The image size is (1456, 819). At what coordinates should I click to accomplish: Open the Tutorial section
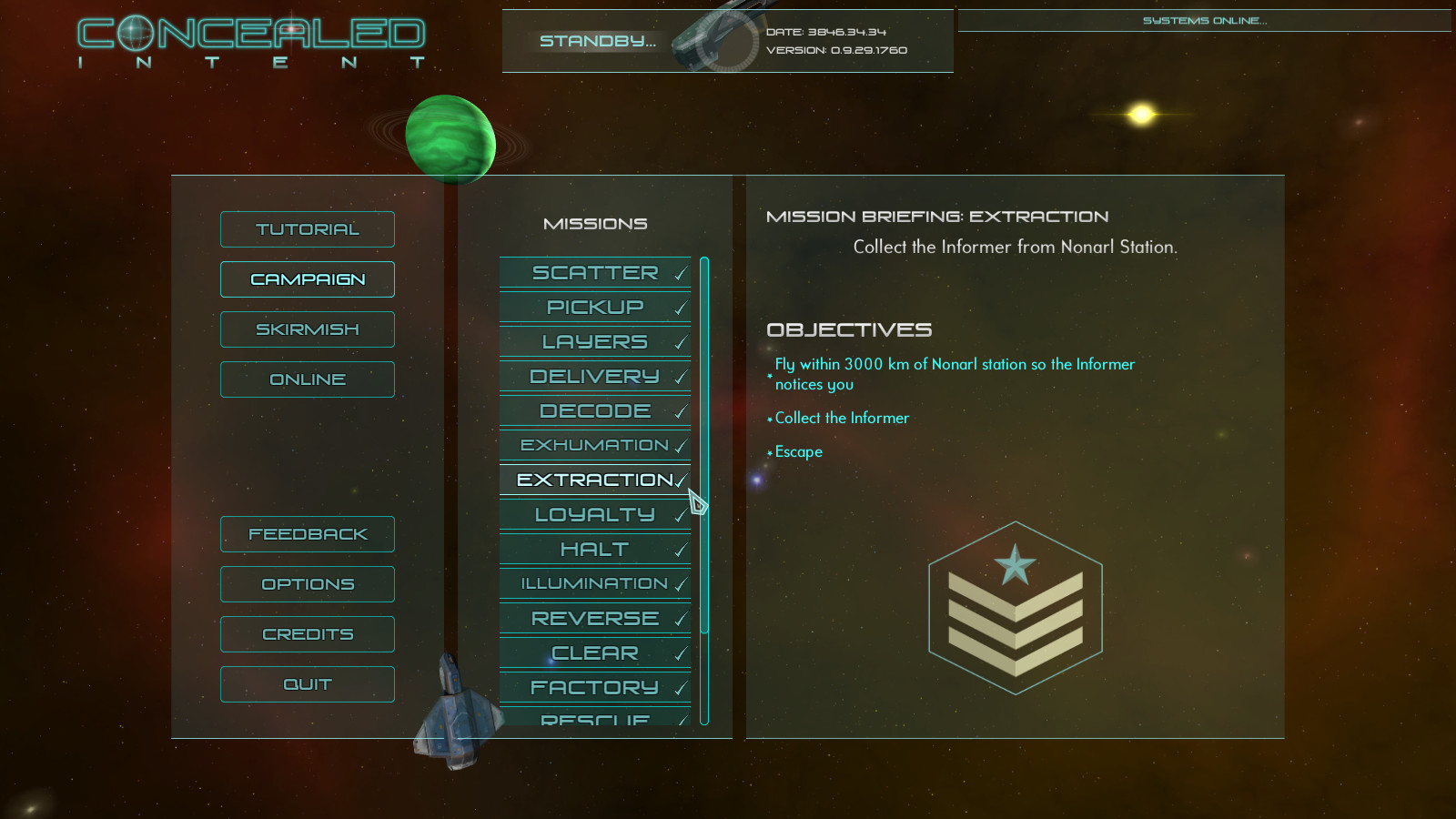click(307, 229)
